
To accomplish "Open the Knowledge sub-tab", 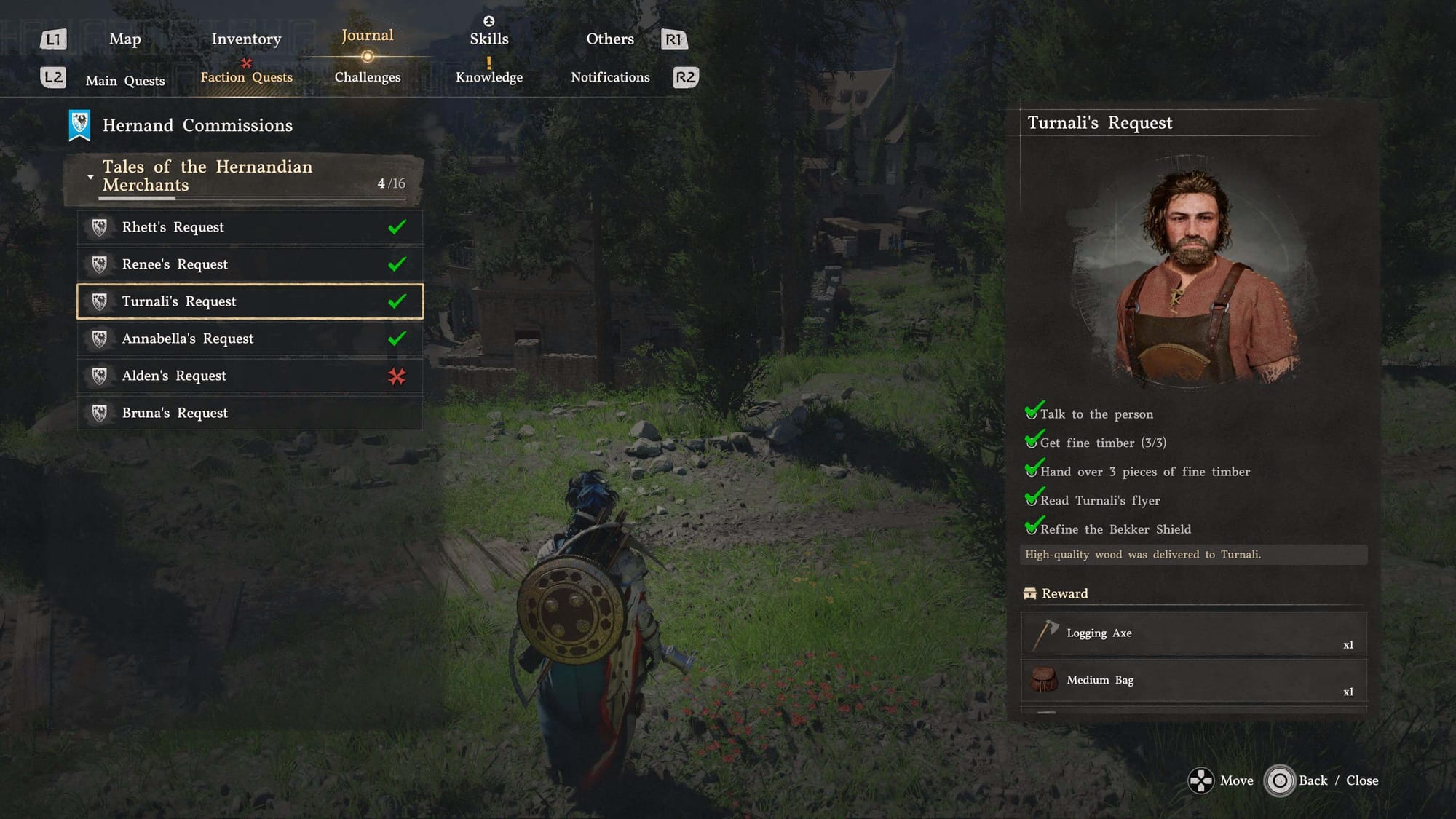I will [x=488, y=77].
